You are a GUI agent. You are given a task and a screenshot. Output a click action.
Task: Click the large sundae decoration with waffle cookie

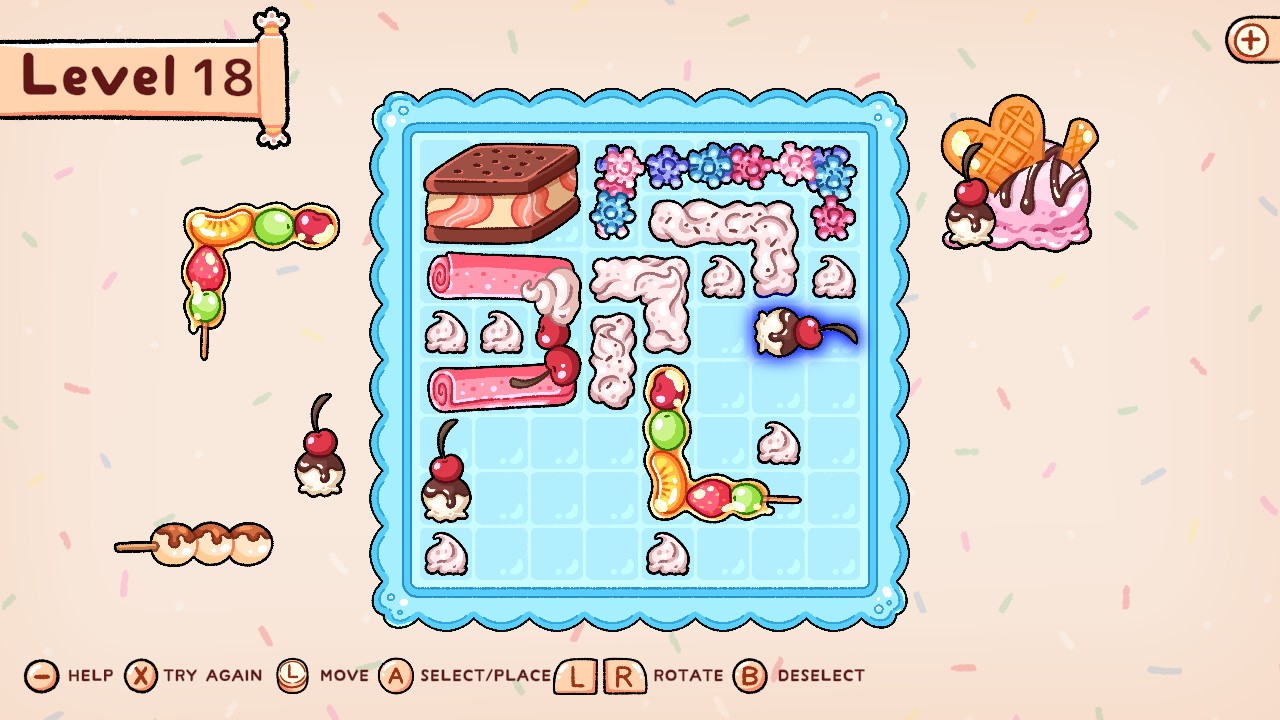(x=1020, y=180)
